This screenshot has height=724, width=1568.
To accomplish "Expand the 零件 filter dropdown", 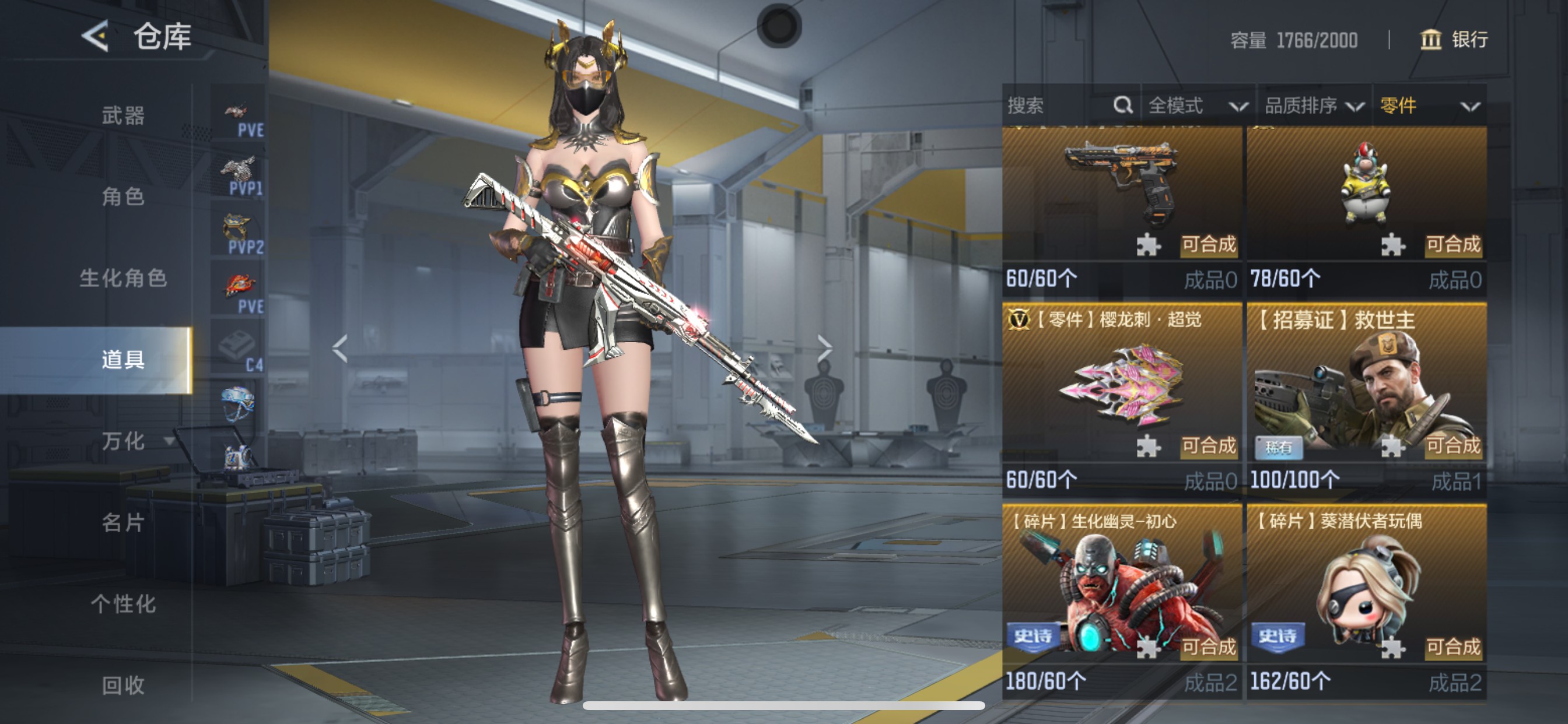I will coord(1429,106).
